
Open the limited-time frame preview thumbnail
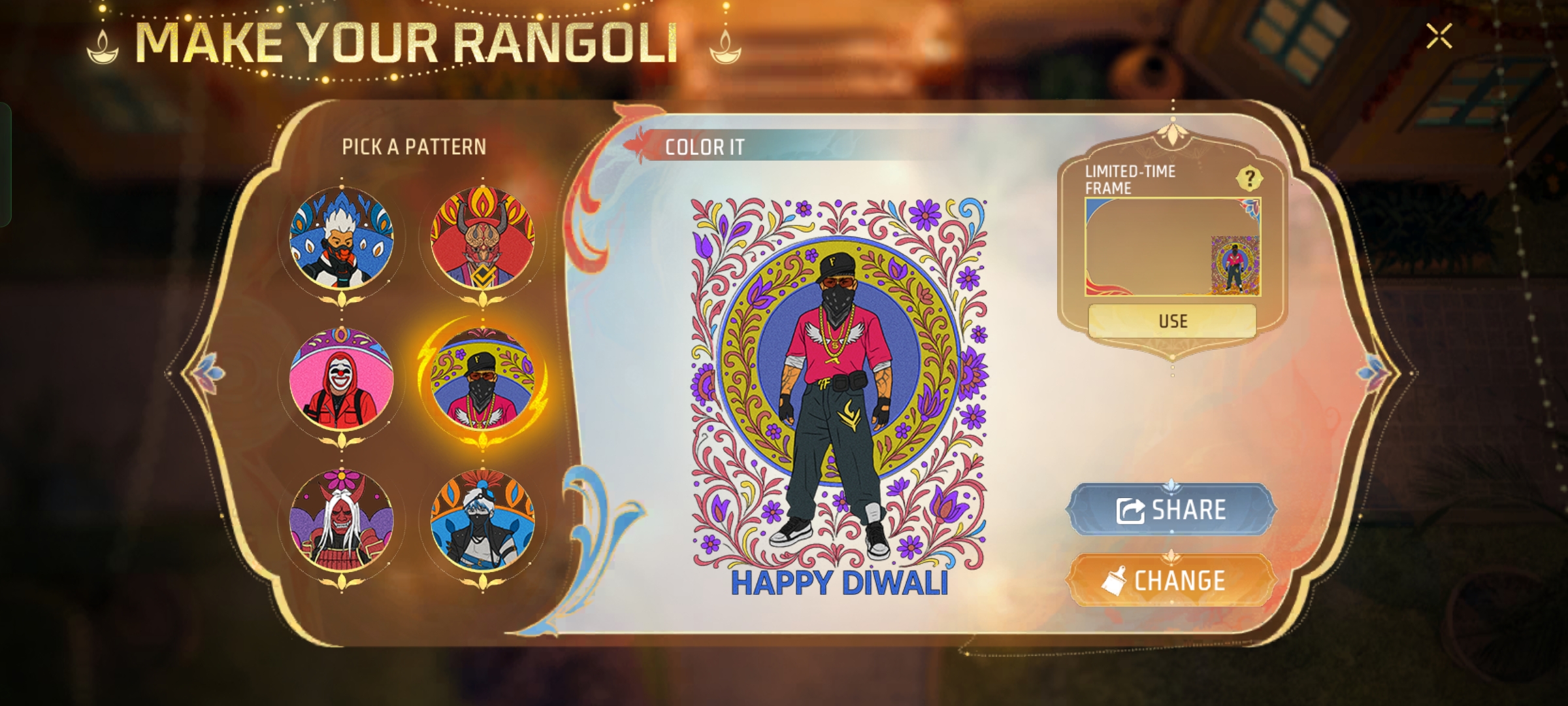1172,247
